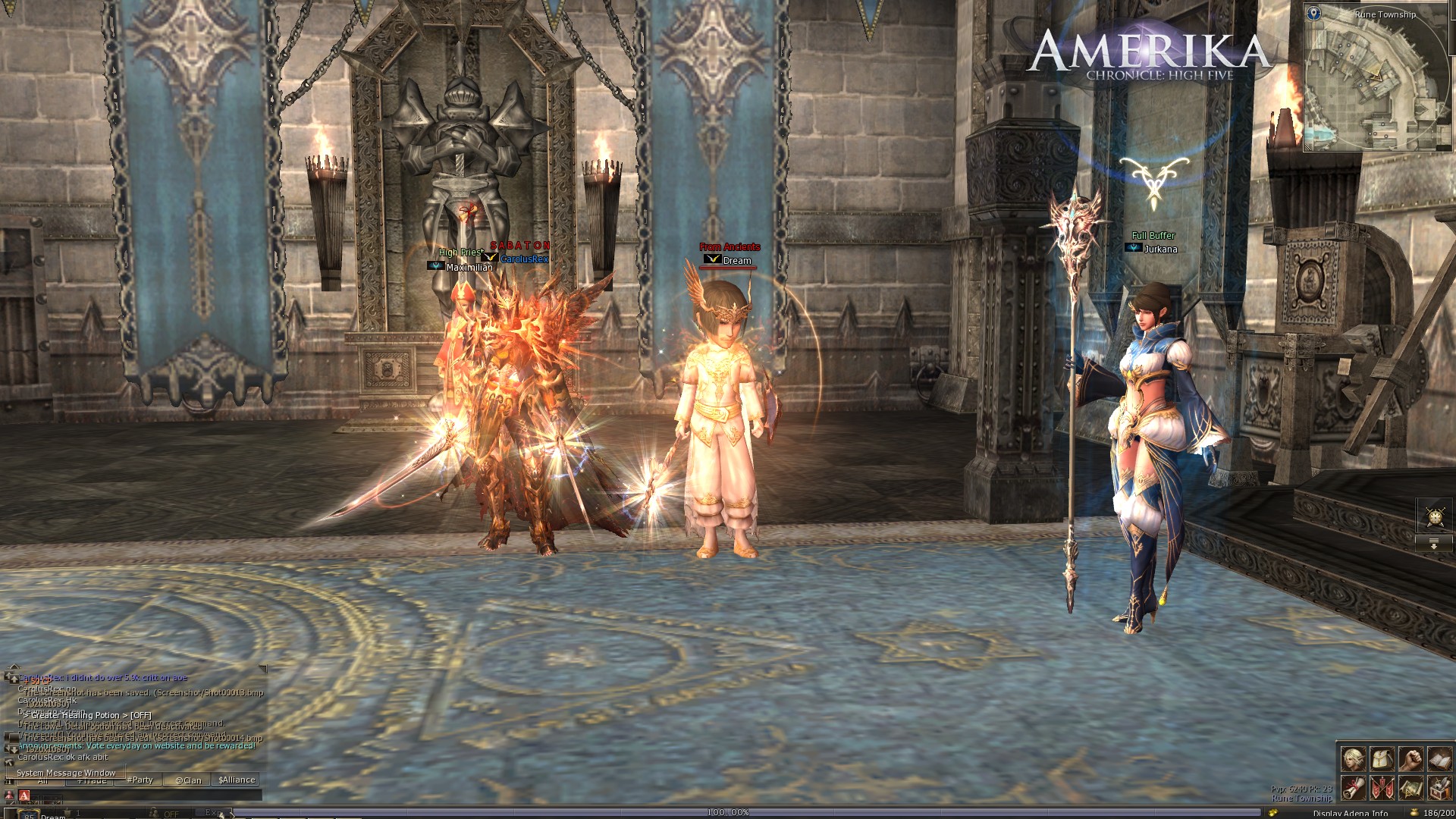Click the compass button on right edge
This screenshot has width=1456, height=819.
(1434, 516)
